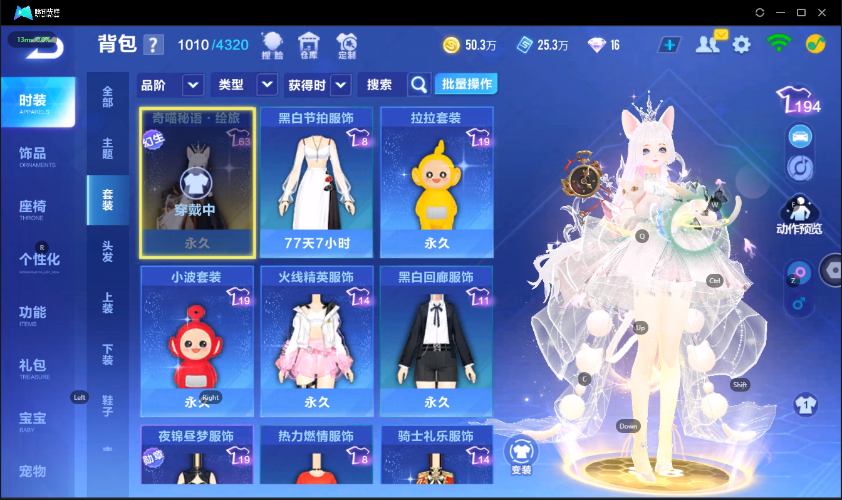This screenshot has height=500, width=842.
Task: Open the 动作预览 action preview
Action: (799, 215)
